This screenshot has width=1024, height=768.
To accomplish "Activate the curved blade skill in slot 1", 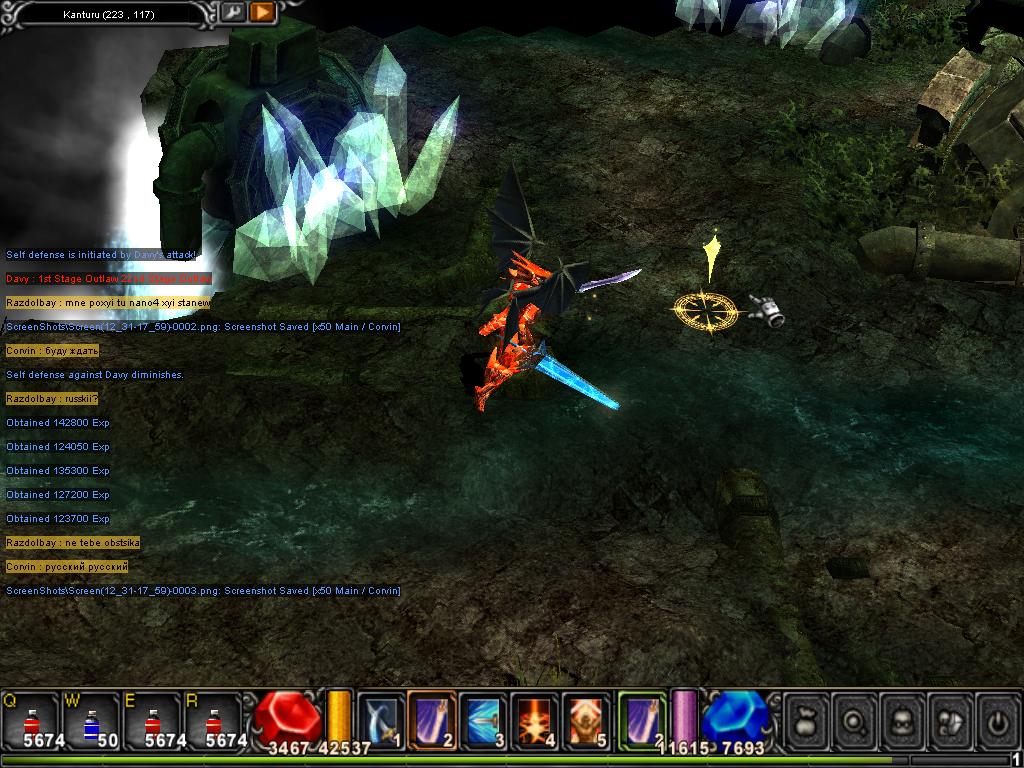I will click(380, 720).
